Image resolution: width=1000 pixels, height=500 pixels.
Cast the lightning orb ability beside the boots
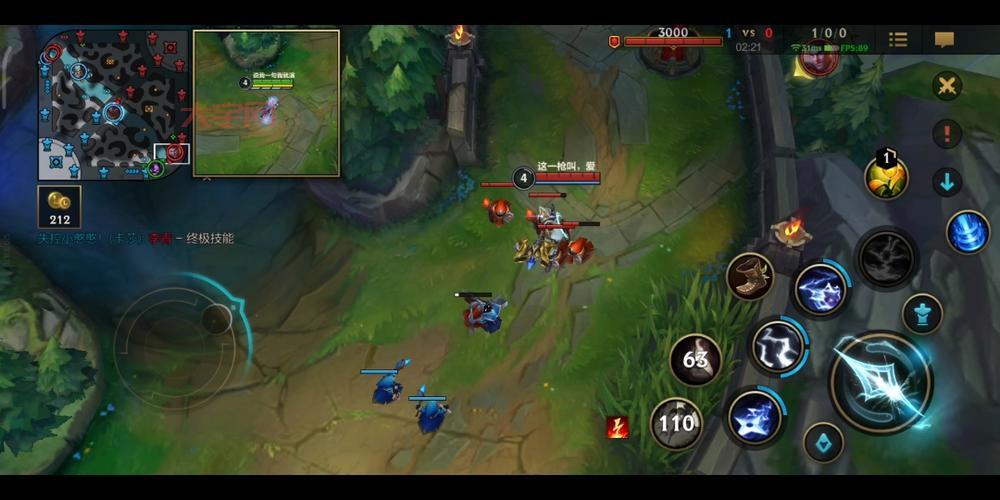[x=821, y=290]
